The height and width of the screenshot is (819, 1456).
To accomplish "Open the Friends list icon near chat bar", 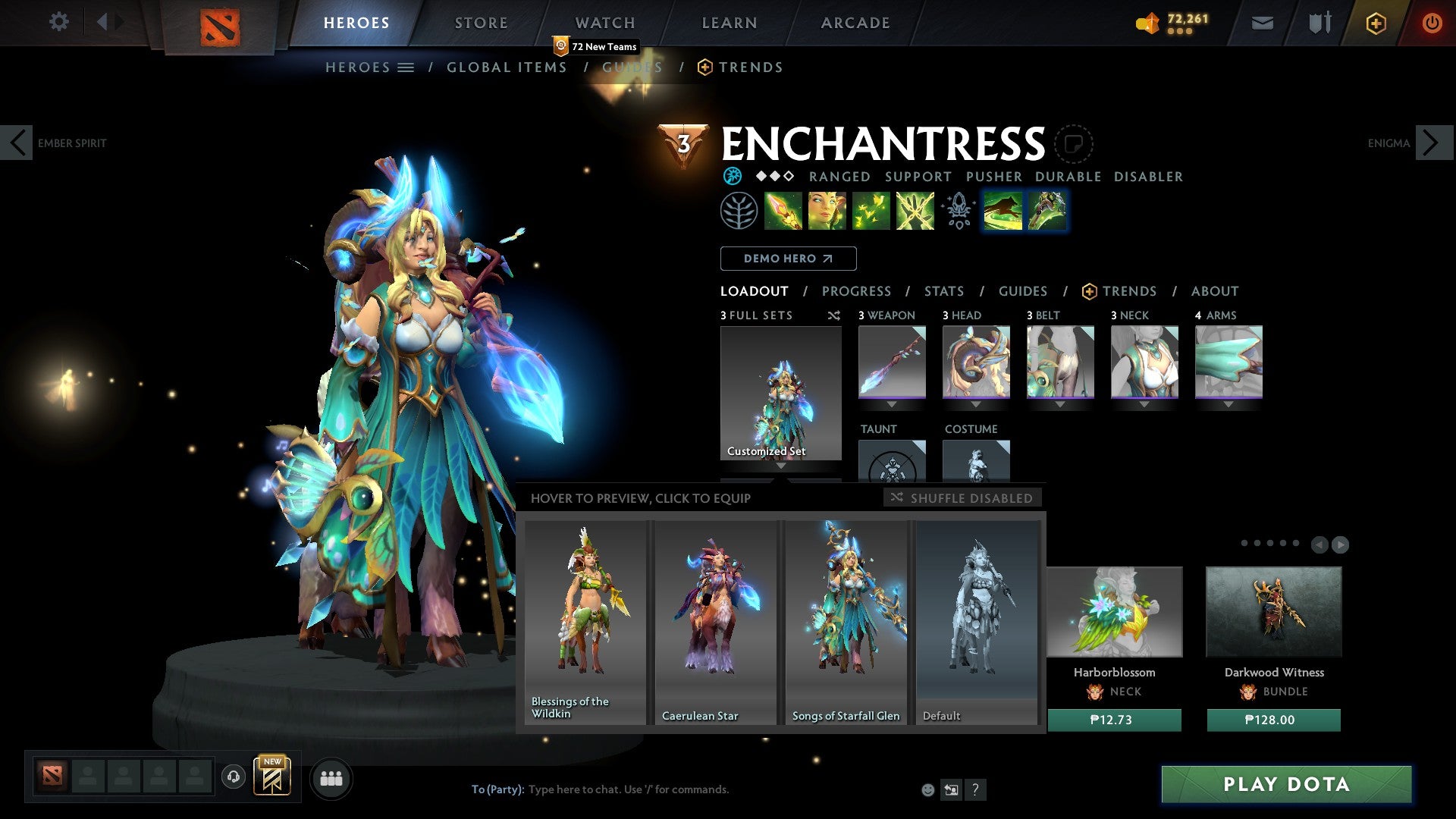I will click(331, 778).
